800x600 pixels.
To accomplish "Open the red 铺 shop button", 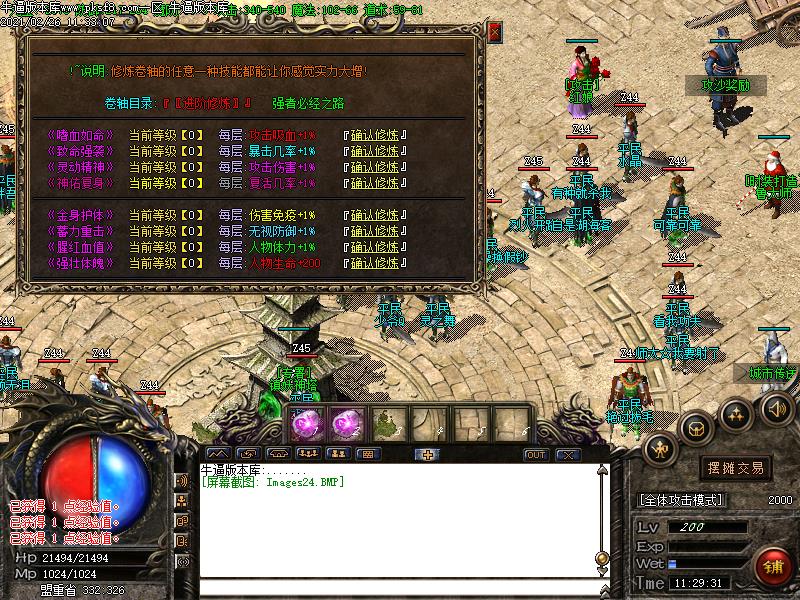I will coord(773,563).
